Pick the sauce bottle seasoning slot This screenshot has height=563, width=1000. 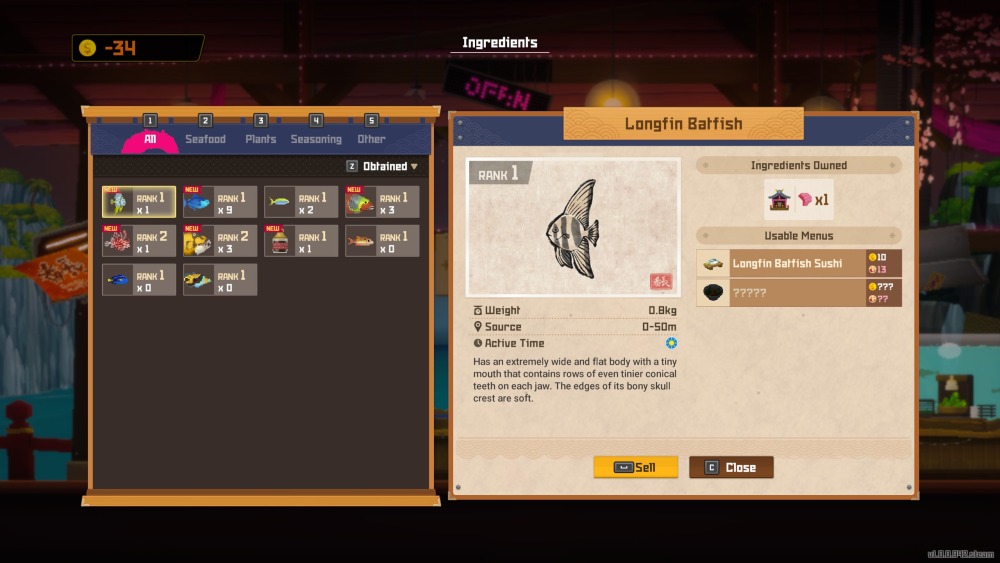(300, 241)
